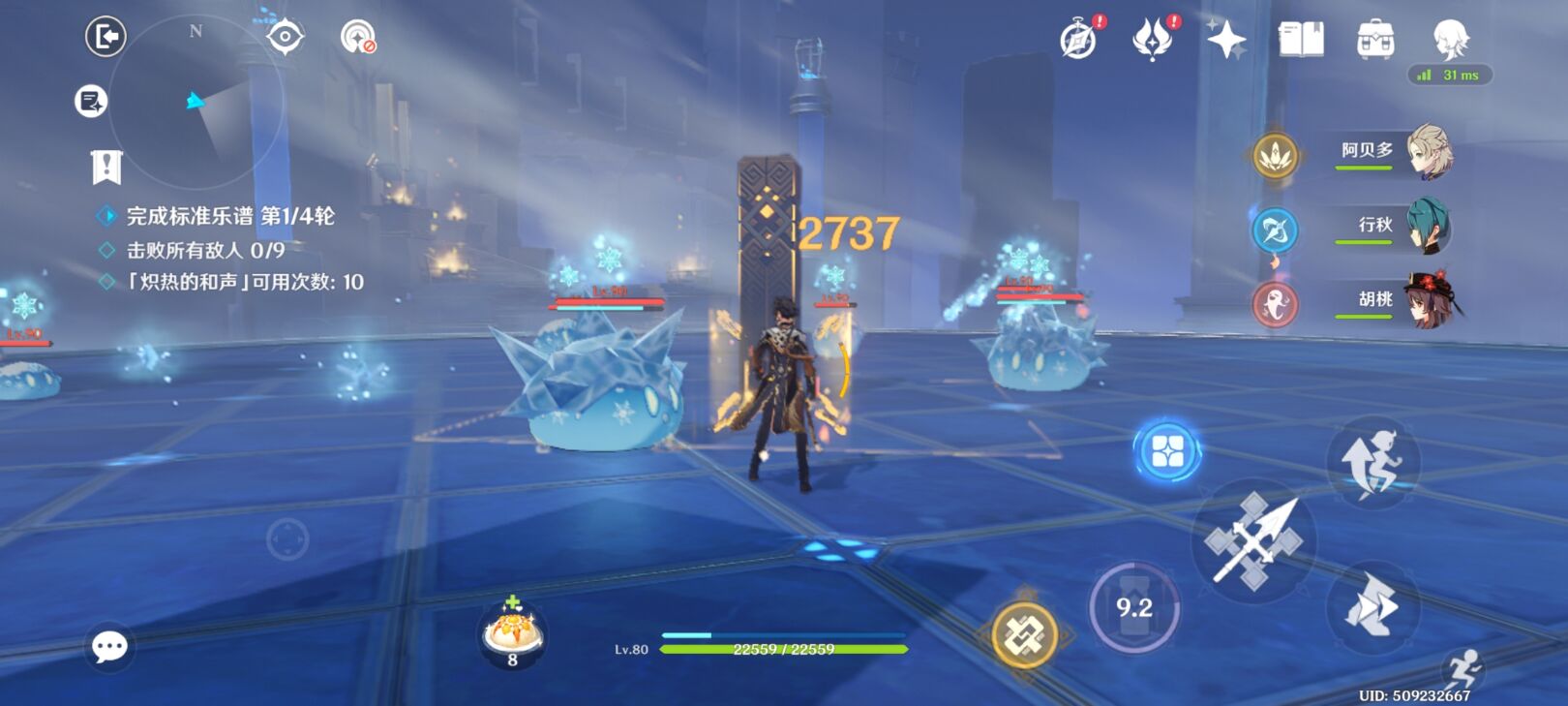
Task: Open the backpack inventory
Action: 1375,40
